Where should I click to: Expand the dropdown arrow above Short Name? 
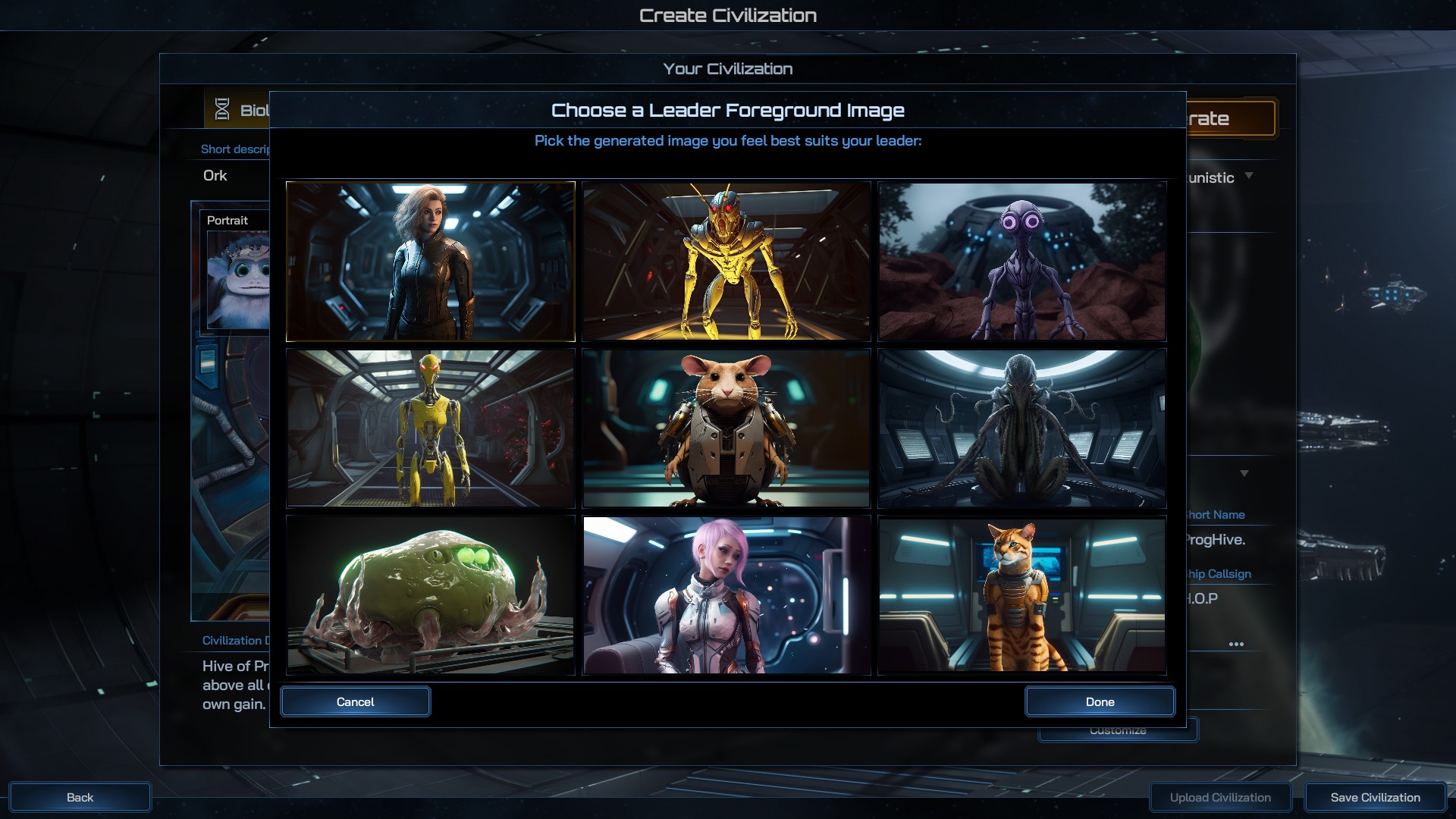(1244, 472)
